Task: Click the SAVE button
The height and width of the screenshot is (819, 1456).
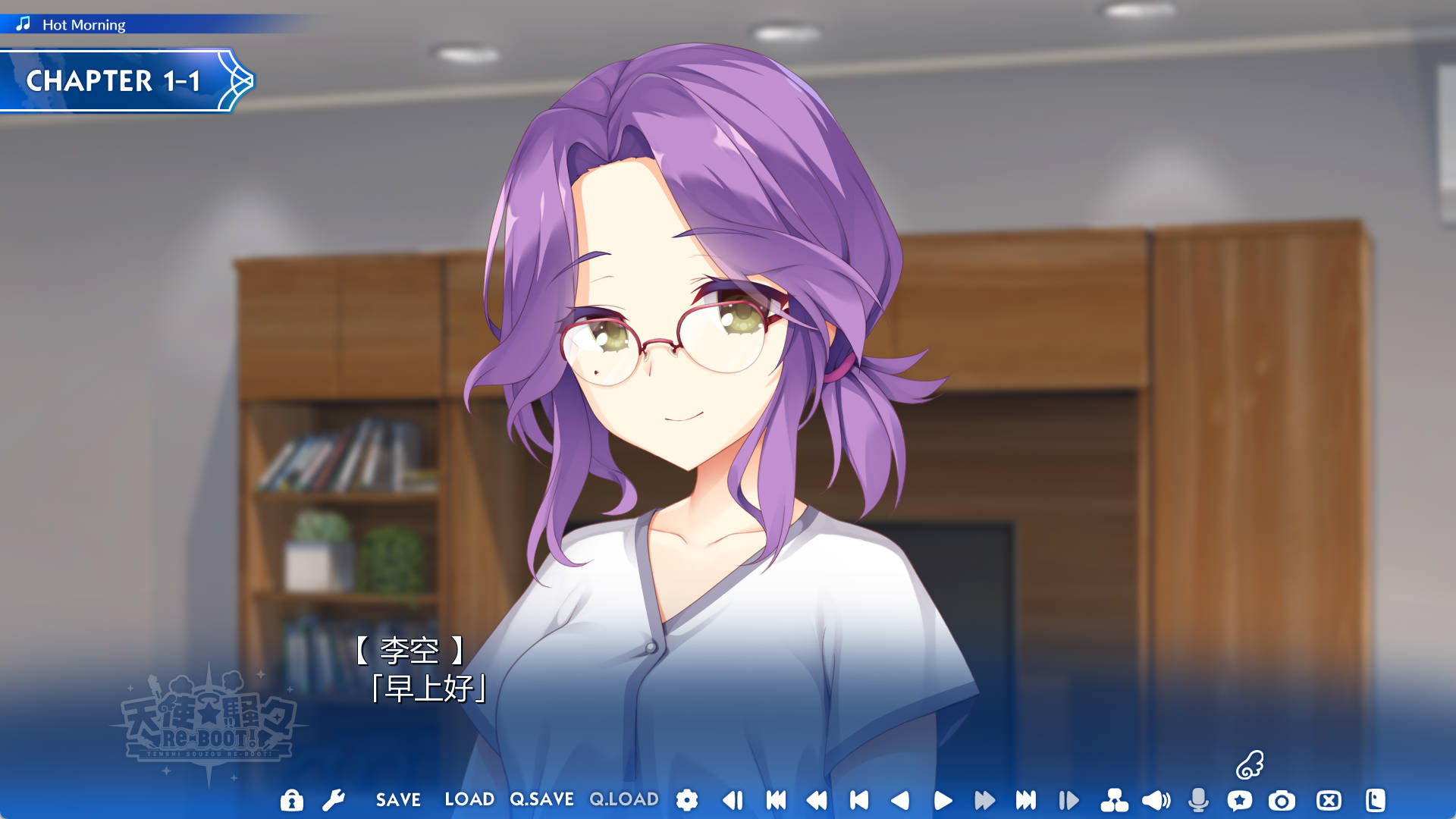Action: 398,800
